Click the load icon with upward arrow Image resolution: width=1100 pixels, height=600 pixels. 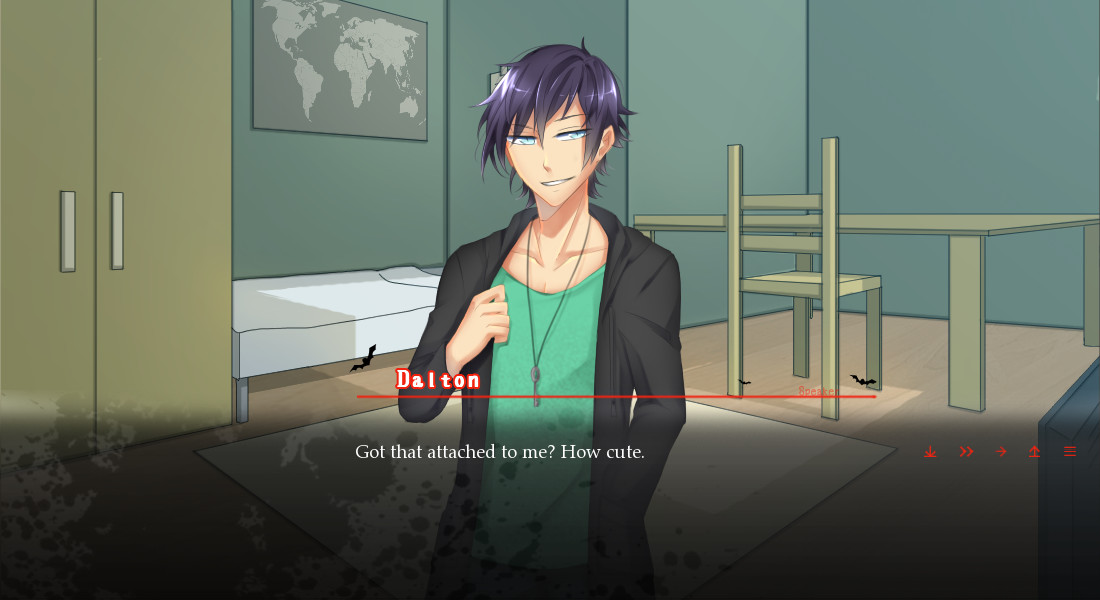pos(1034,452)
